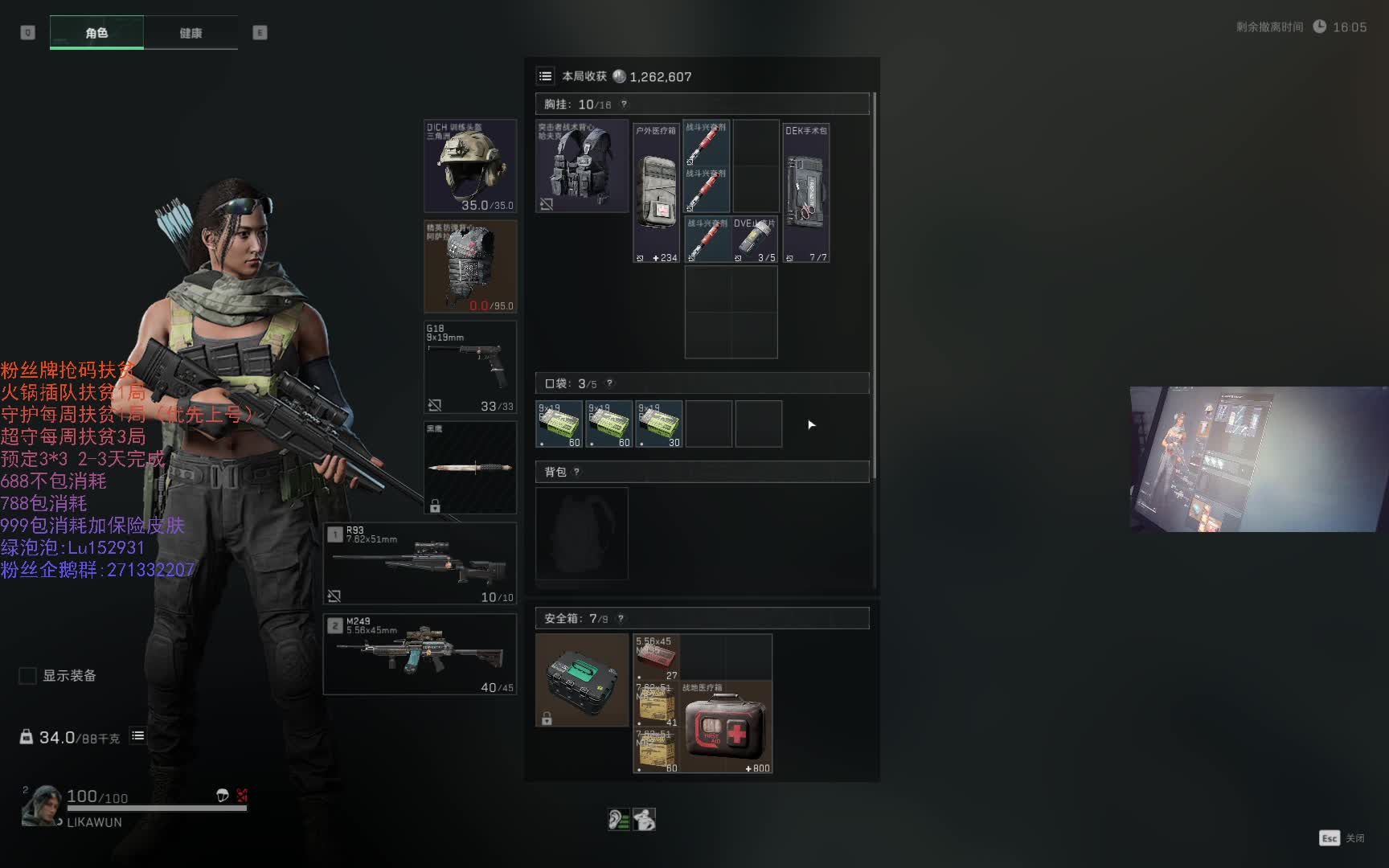Select the M249 machine gun slot
The width and height of the screenshot is (1389, 868).
pyautogui.click(x=420, y=654)
